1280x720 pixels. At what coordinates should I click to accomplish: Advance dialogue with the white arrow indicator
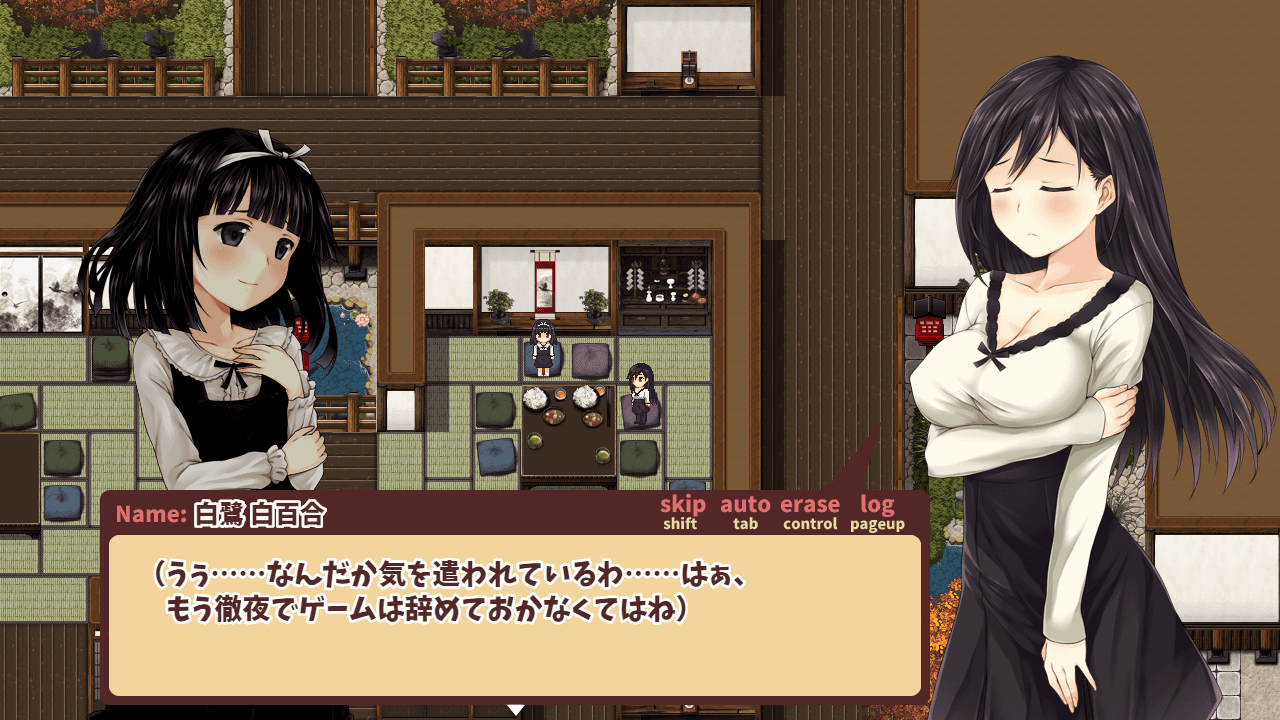click(x=516, y=710)
